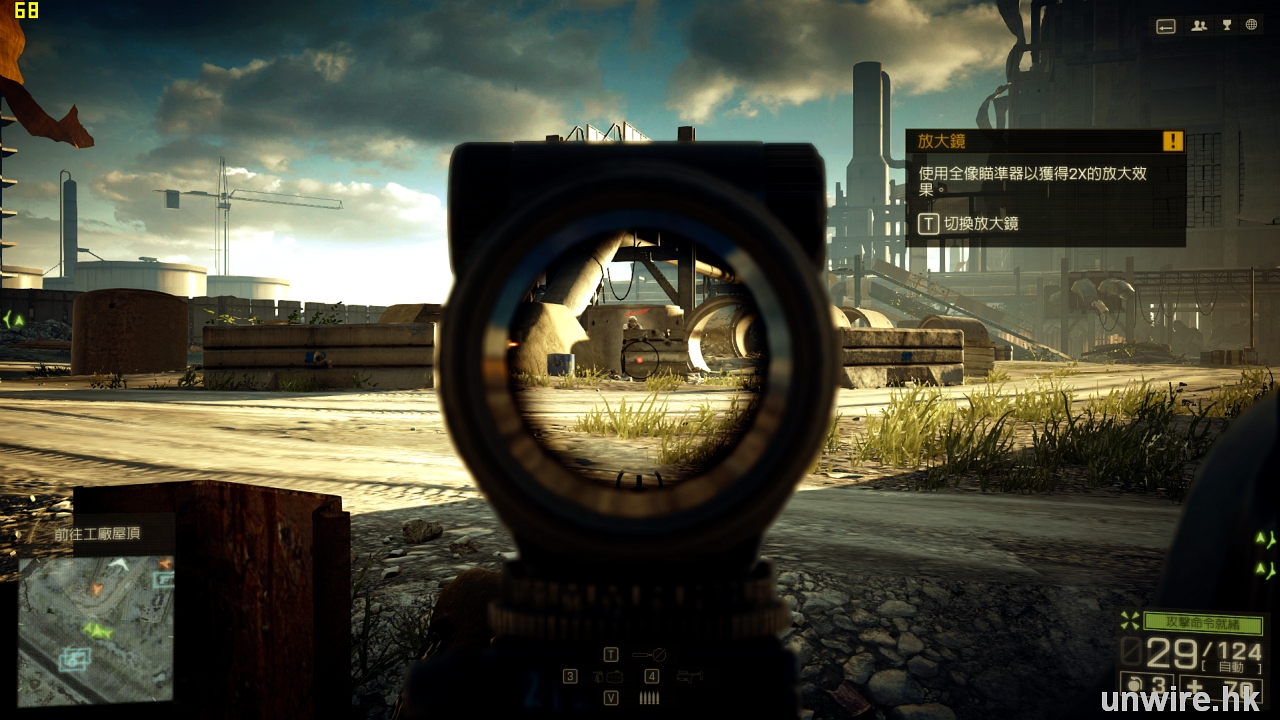Select the 前往工廠屋頂 objective label
The height and width of the screenshot is (720, 1280).
click(97, 534)
